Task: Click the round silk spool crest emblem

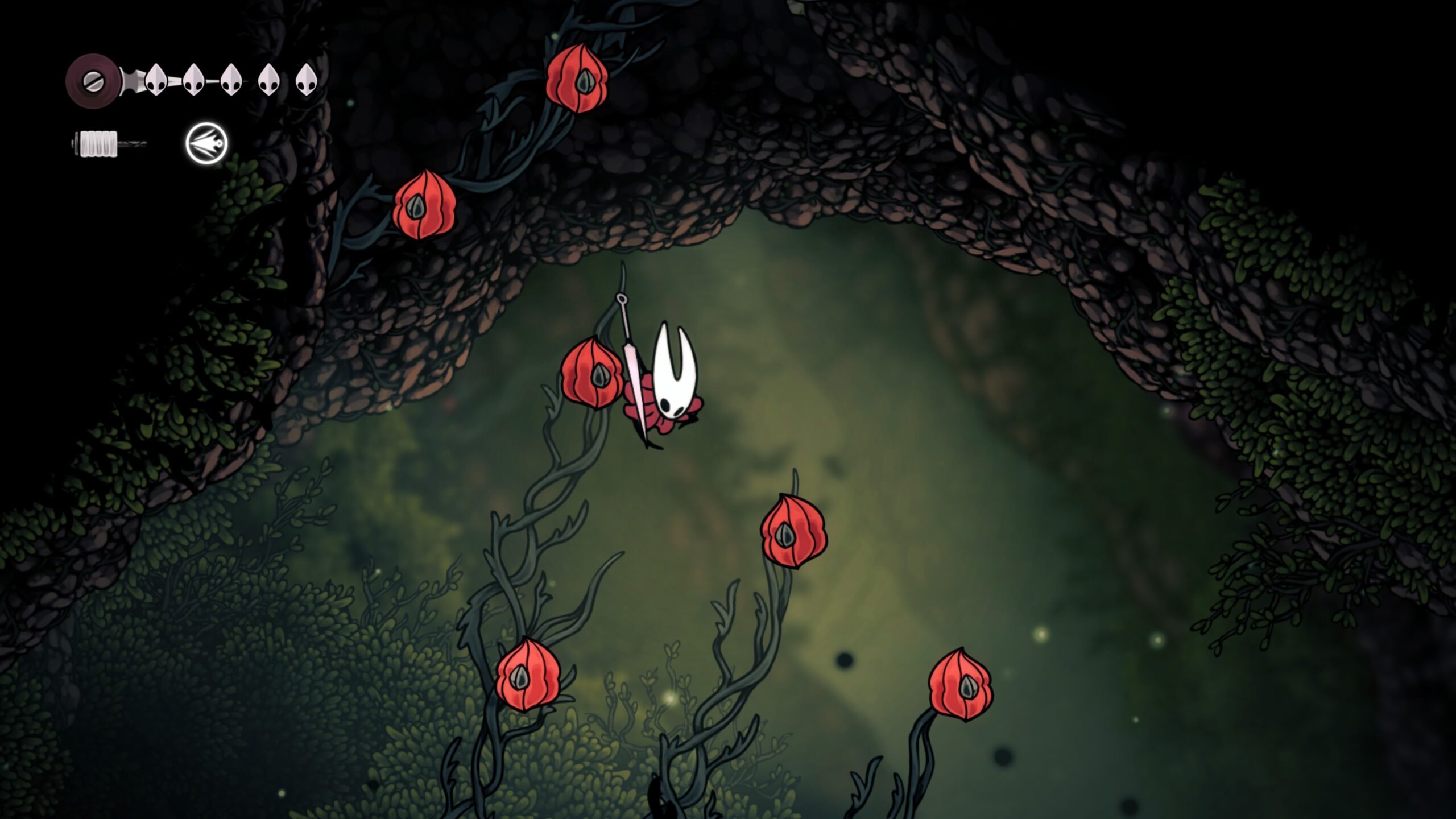Action: [92, 81]
